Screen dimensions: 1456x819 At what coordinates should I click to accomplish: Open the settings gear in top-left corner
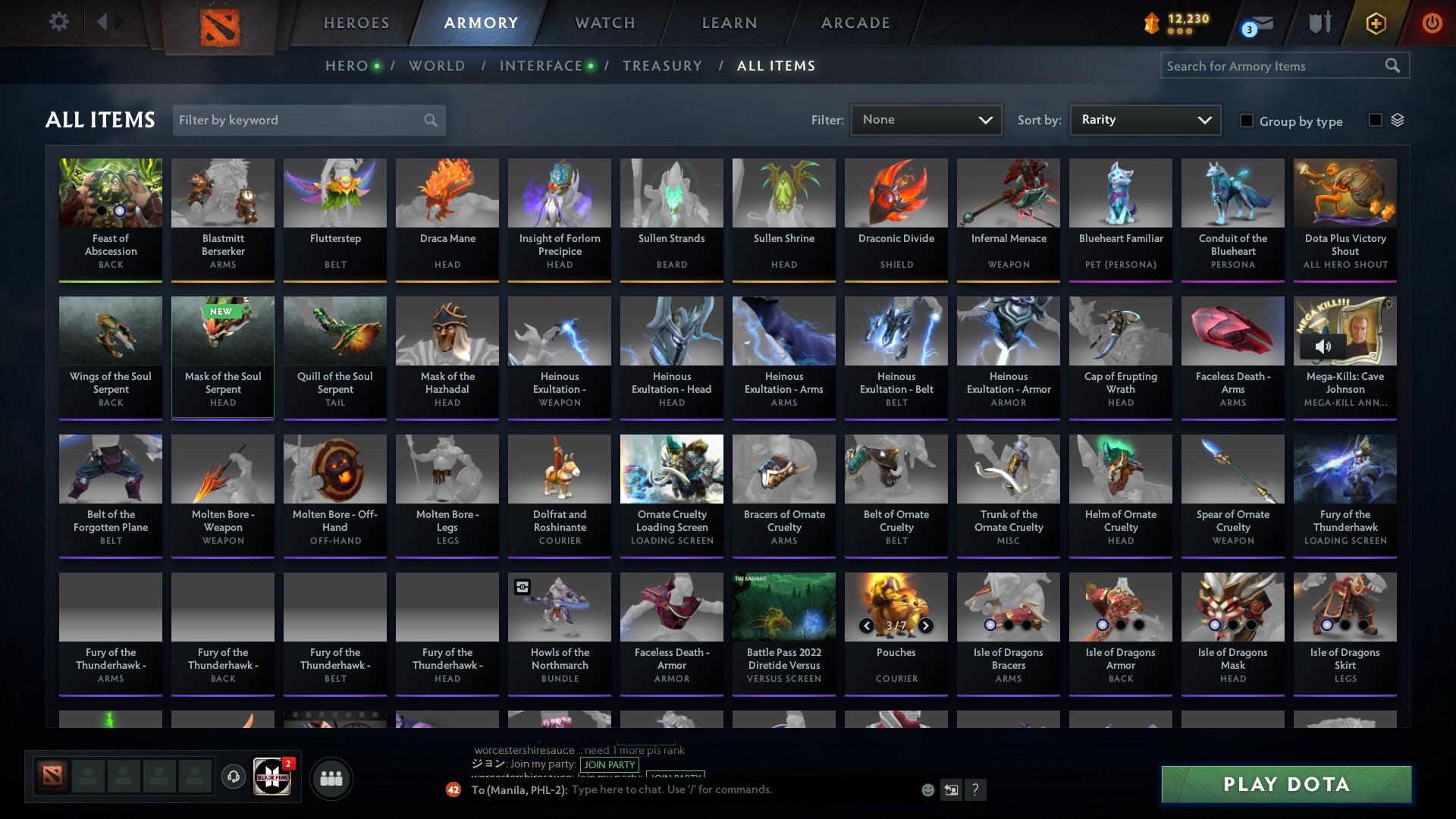pos(58,22)
